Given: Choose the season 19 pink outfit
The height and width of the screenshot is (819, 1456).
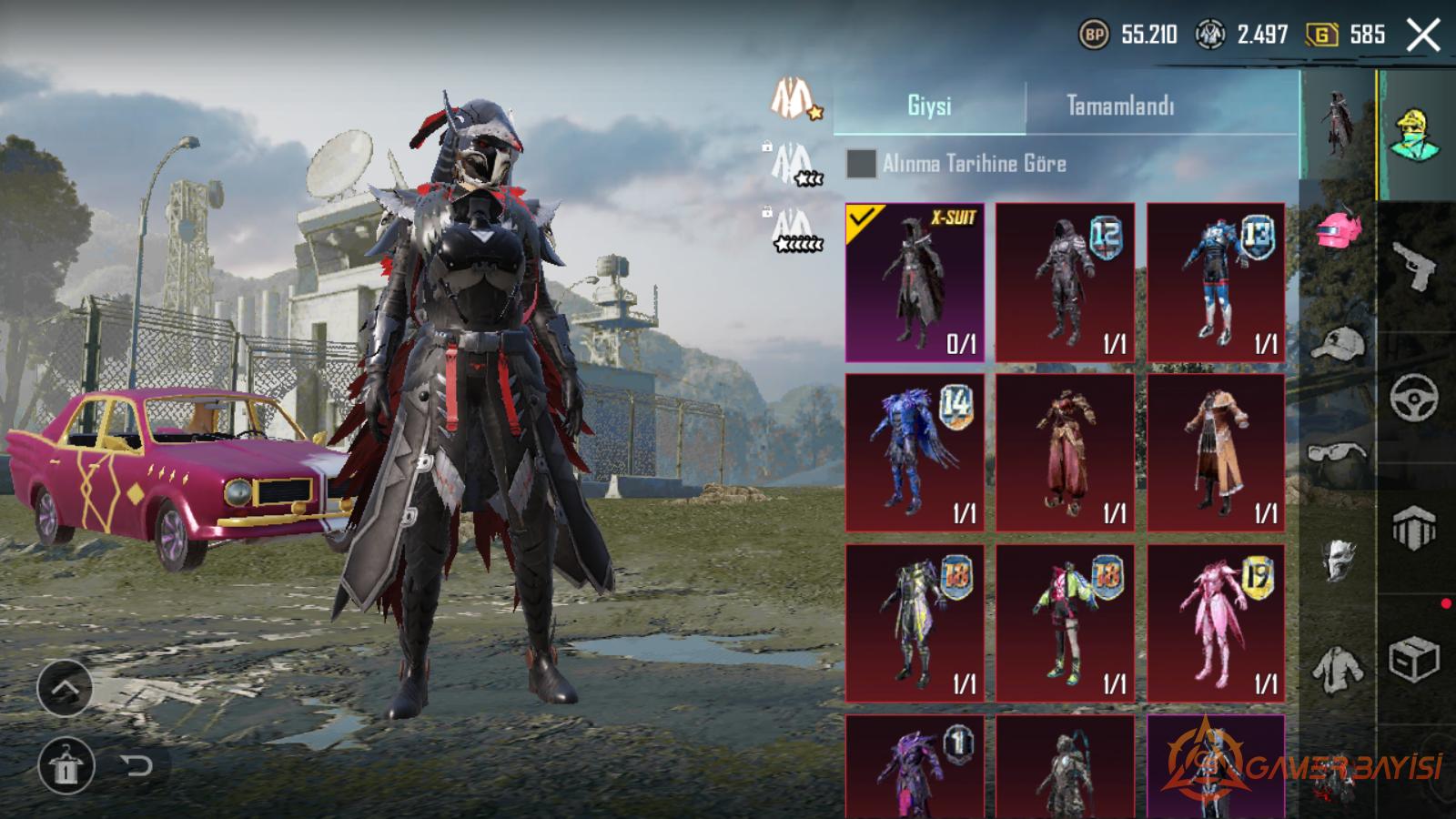Looking at the screenshot, I should tap(1216, 623).
